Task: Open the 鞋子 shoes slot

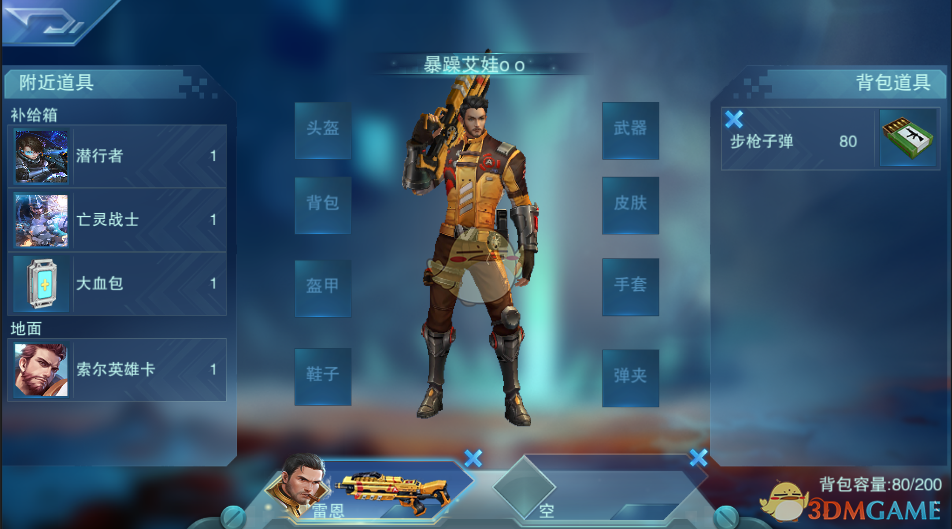Action: click(323, 376)
